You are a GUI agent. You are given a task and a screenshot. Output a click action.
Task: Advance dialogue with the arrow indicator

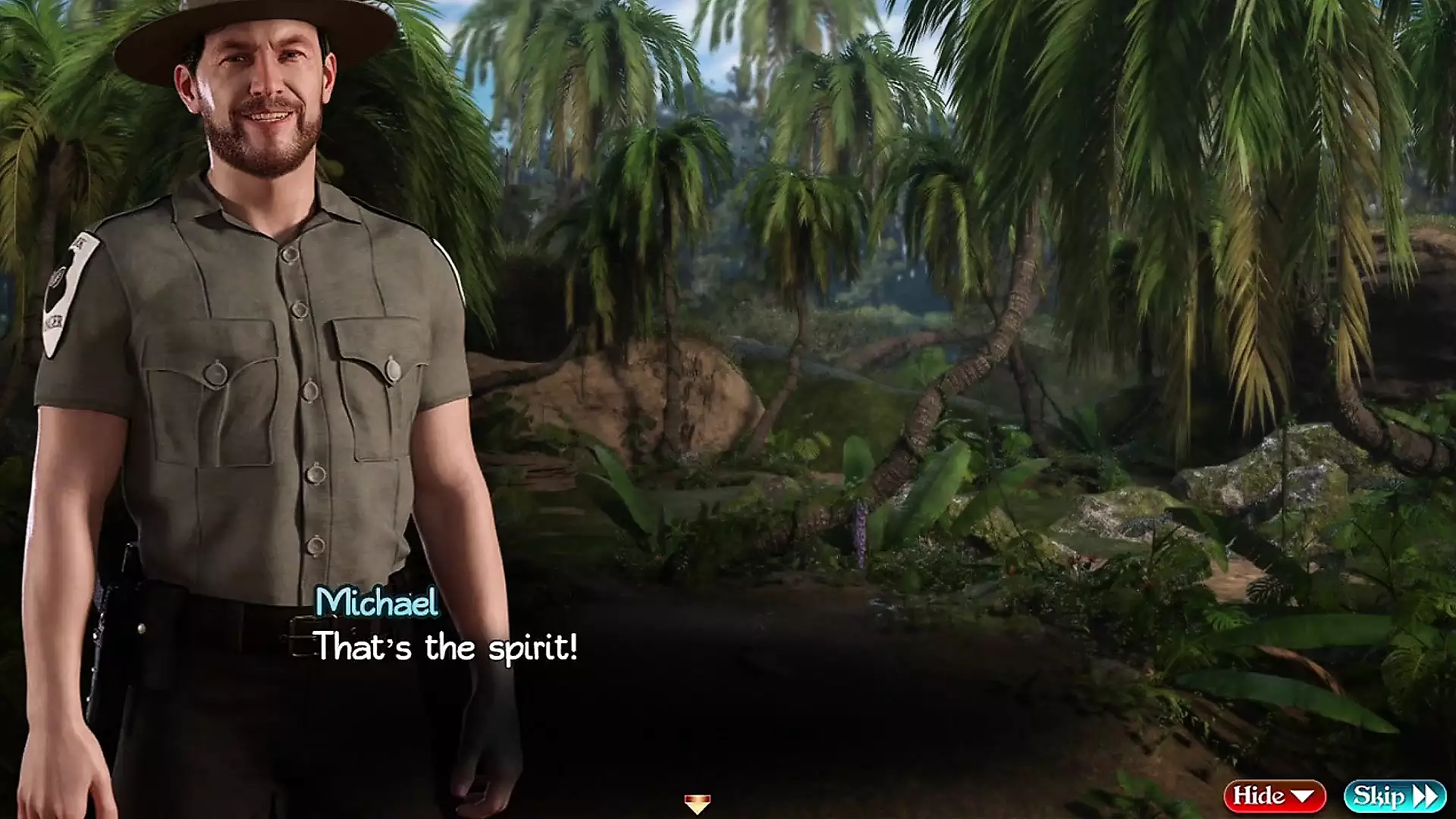(697, 803)
